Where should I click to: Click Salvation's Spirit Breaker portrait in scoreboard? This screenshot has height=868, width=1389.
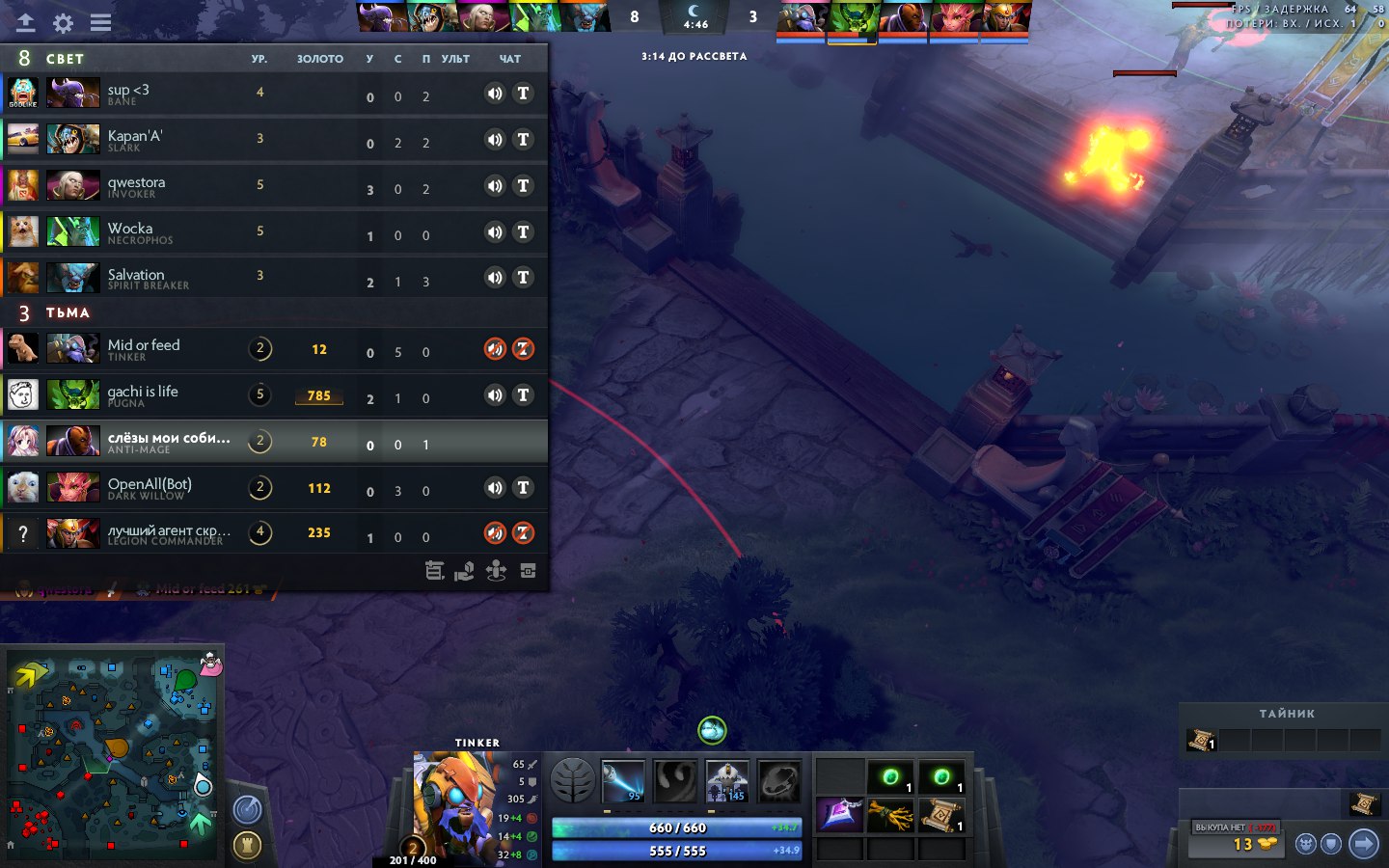point(73,278)
